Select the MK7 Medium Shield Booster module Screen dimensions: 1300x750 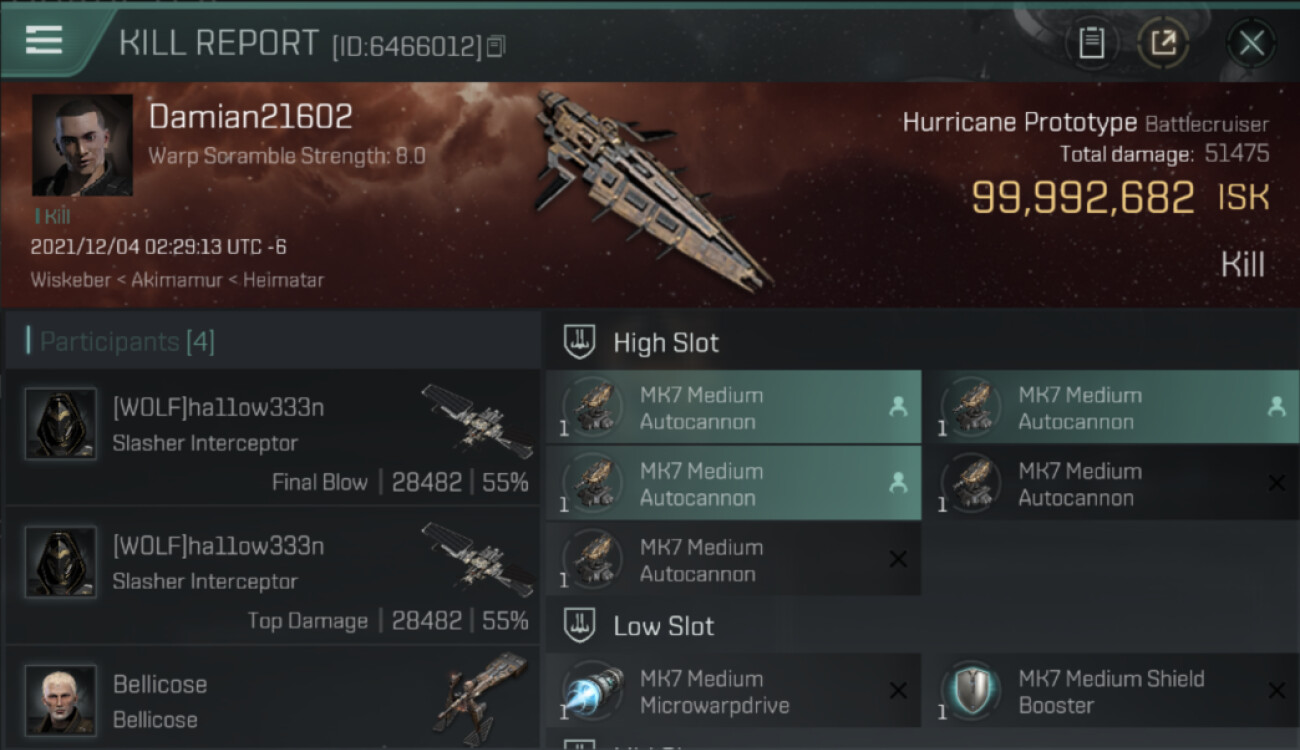click(1112, 691)
